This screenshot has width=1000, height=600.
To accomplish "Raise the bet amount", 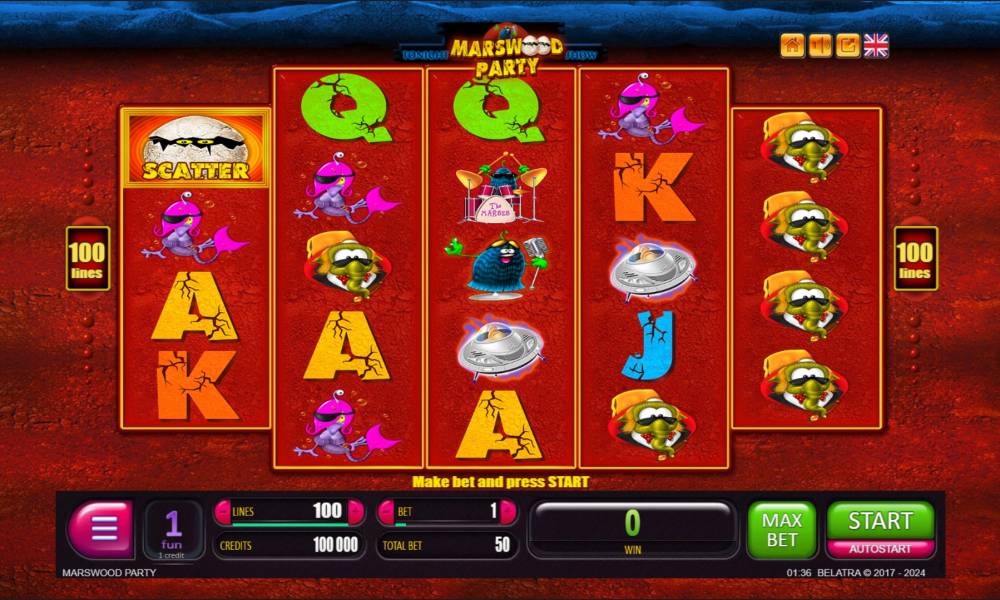I will tap(508, 511).
